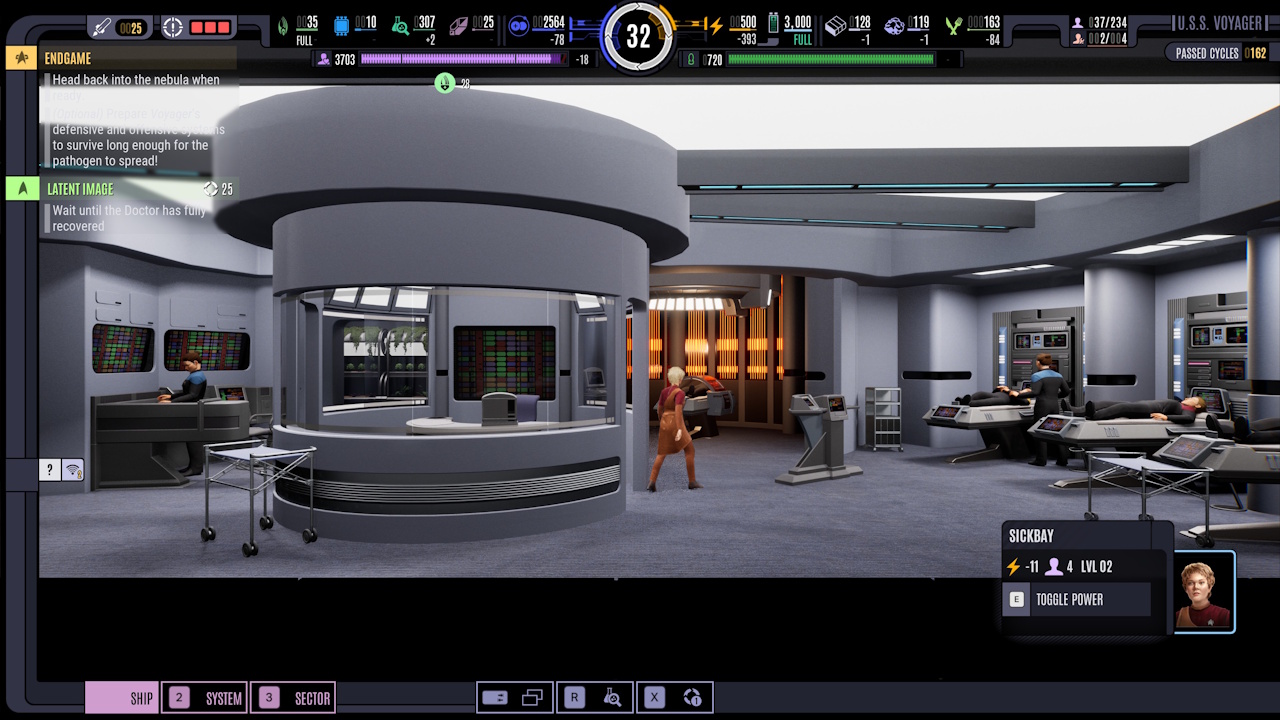Click the photon torpedo counter icon

pyautogui.click(x=103, y=26)
